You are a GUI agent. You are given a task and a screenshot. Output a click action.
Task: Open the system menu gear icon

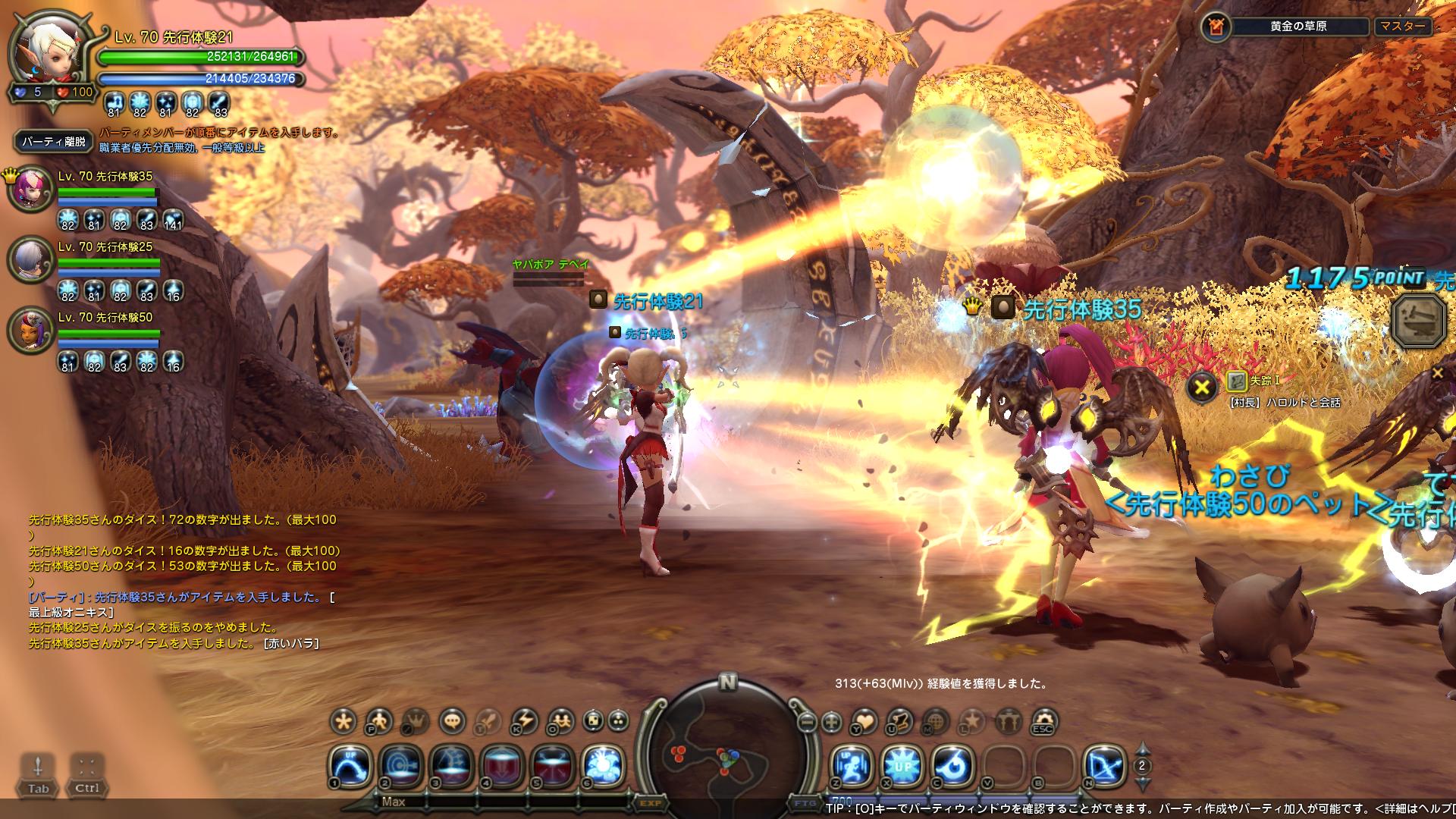(1044, 721)
